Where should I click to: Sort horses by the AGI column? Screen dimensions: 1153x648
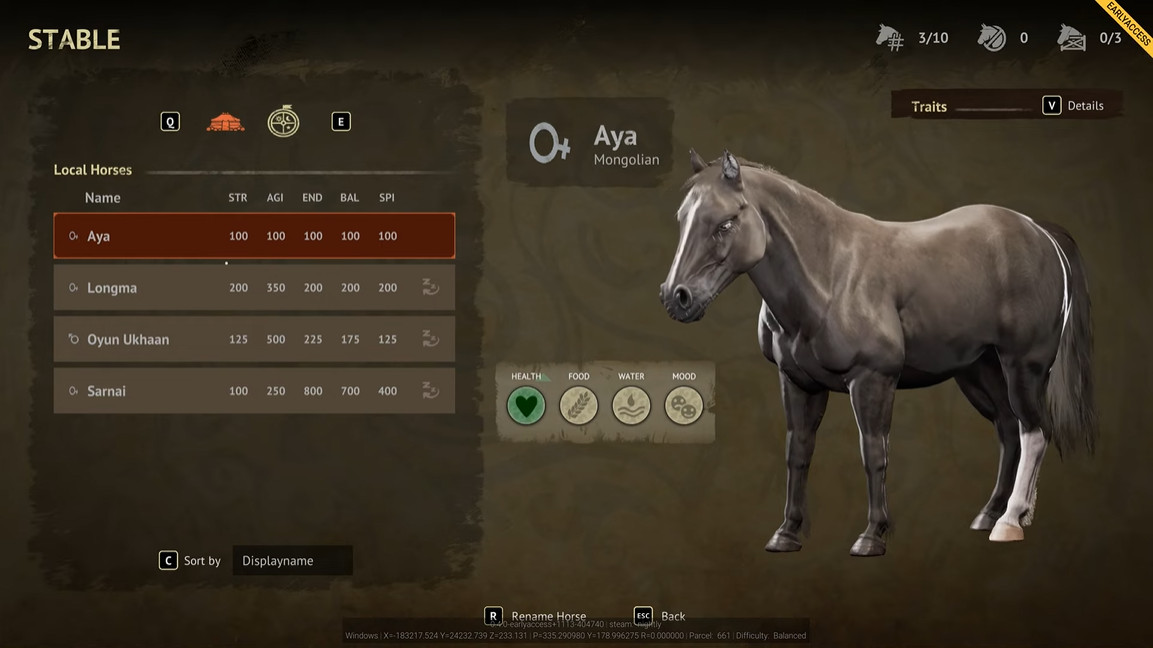pos(275,198)
